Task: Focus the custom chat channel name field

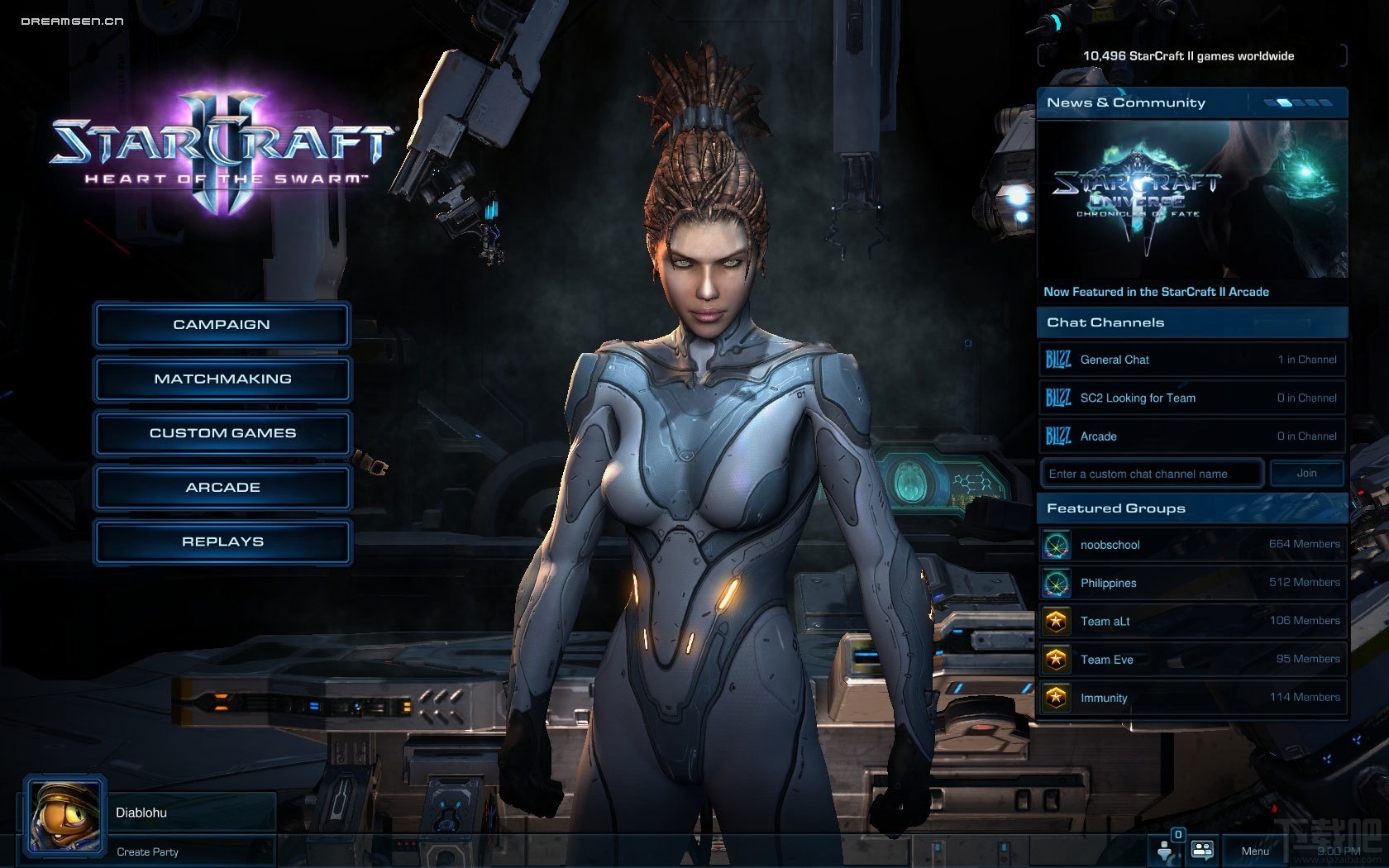Action: pos(1151,474)
